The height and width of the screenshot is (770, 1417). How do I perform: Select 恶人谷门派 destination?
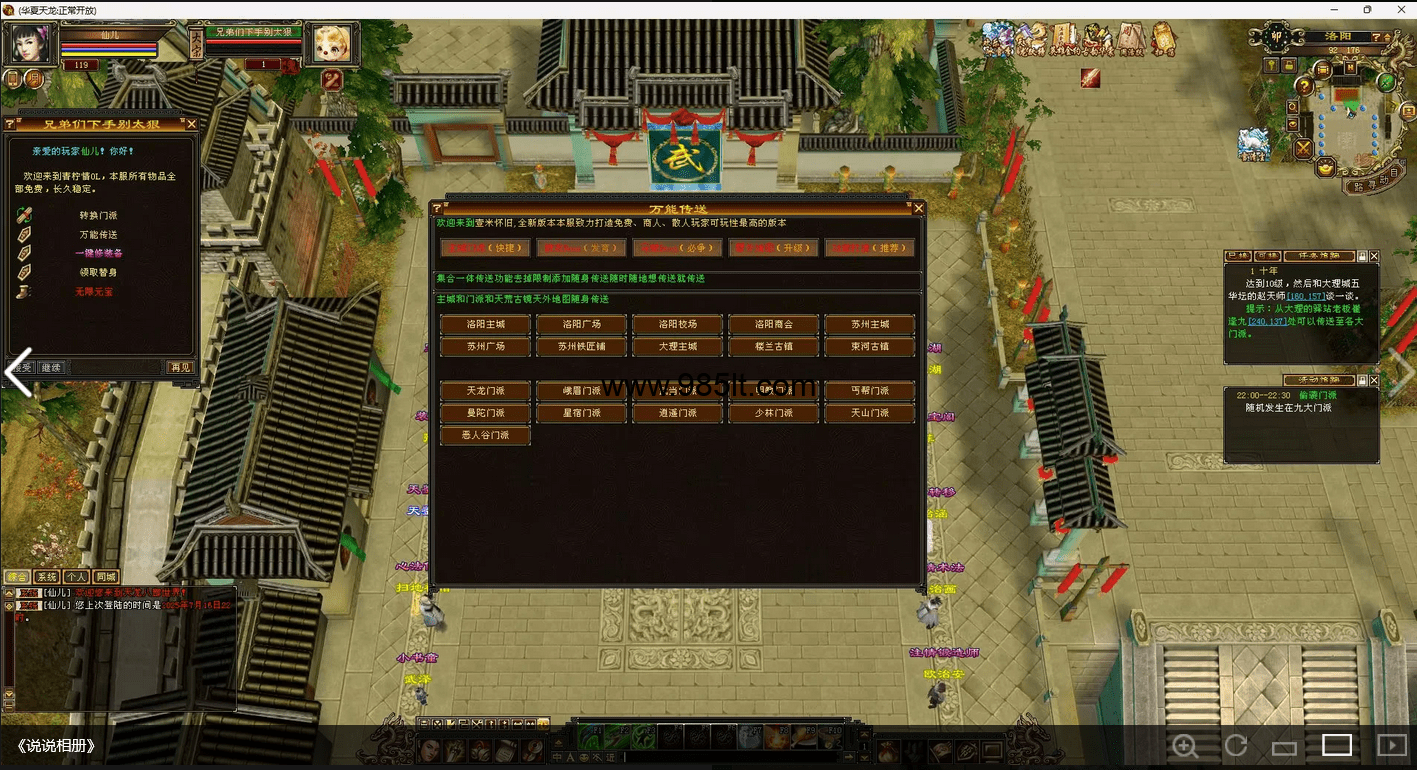click(x=485, y=435)
